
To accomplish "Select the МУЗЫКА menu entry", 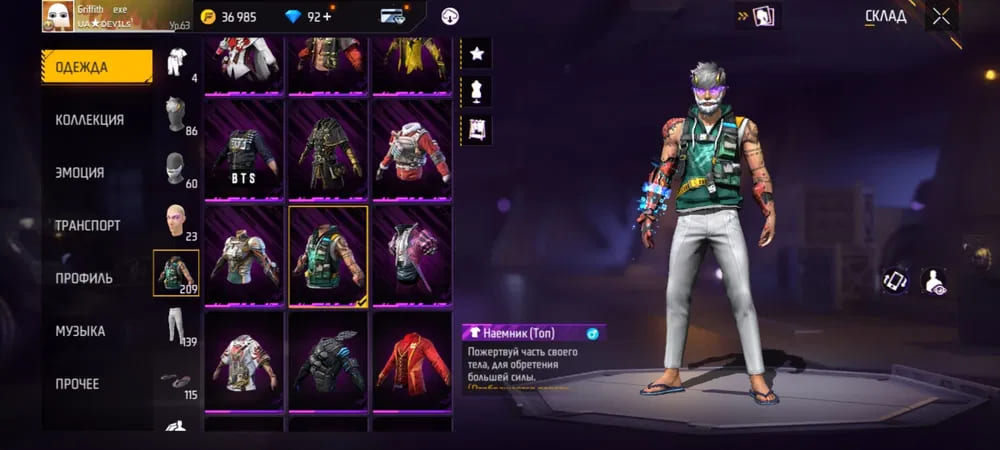I will [80, 331].
